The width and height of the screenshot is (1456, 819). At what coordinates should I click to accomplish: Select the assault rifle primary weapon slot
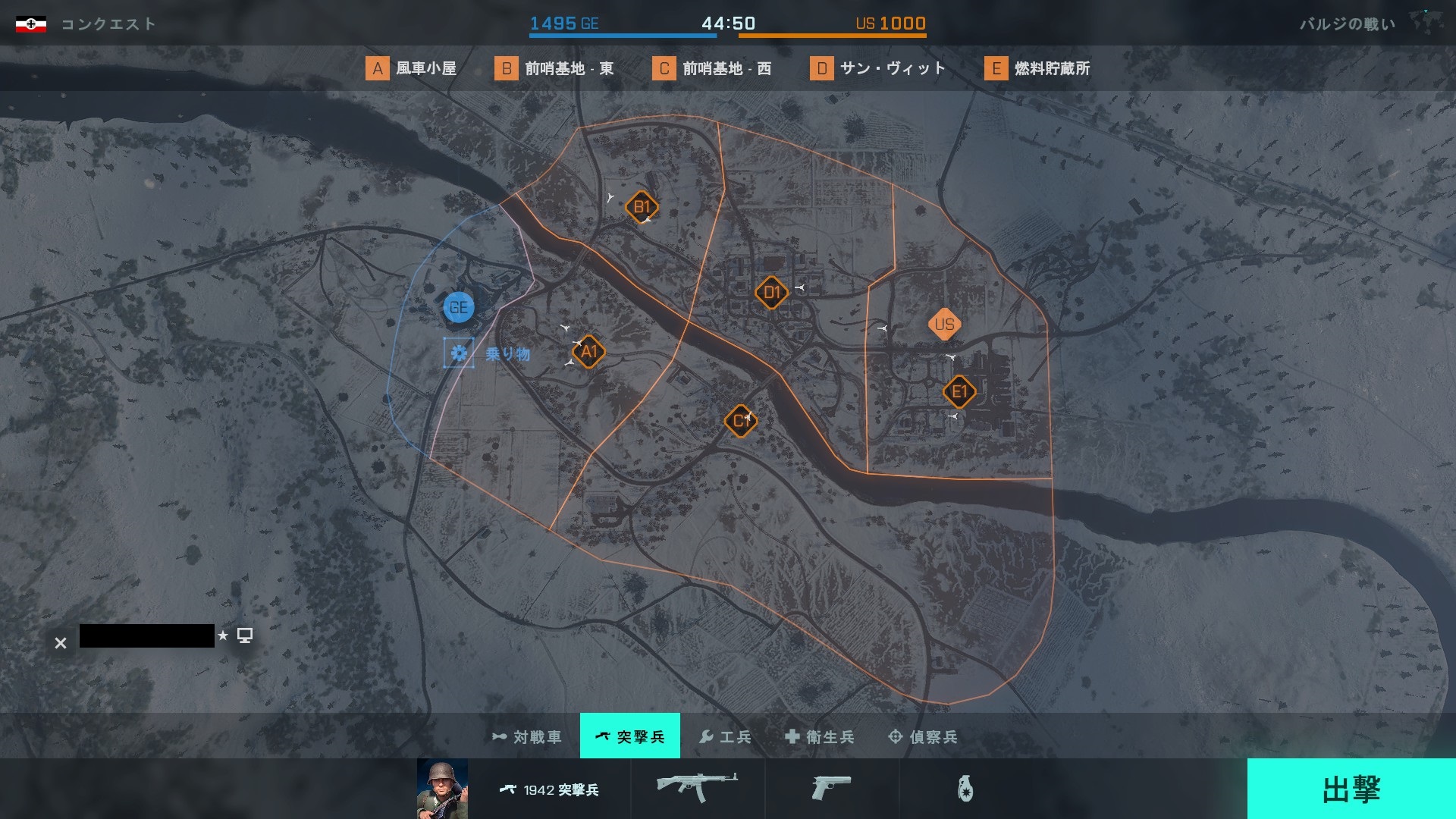(697, 788)
